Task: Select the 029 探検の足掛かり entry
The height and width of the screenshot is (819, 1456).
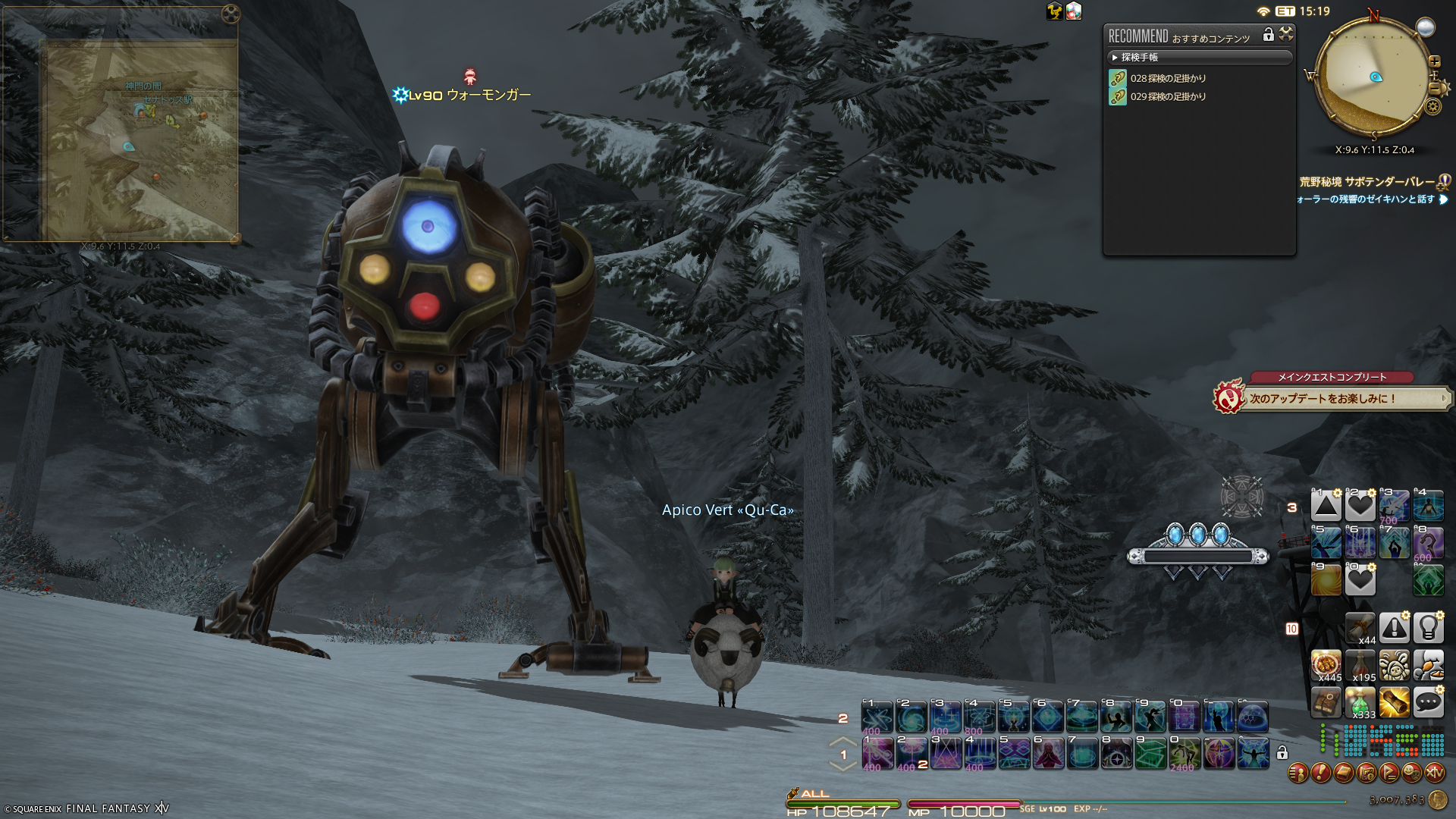Action: coord(1167,96)
